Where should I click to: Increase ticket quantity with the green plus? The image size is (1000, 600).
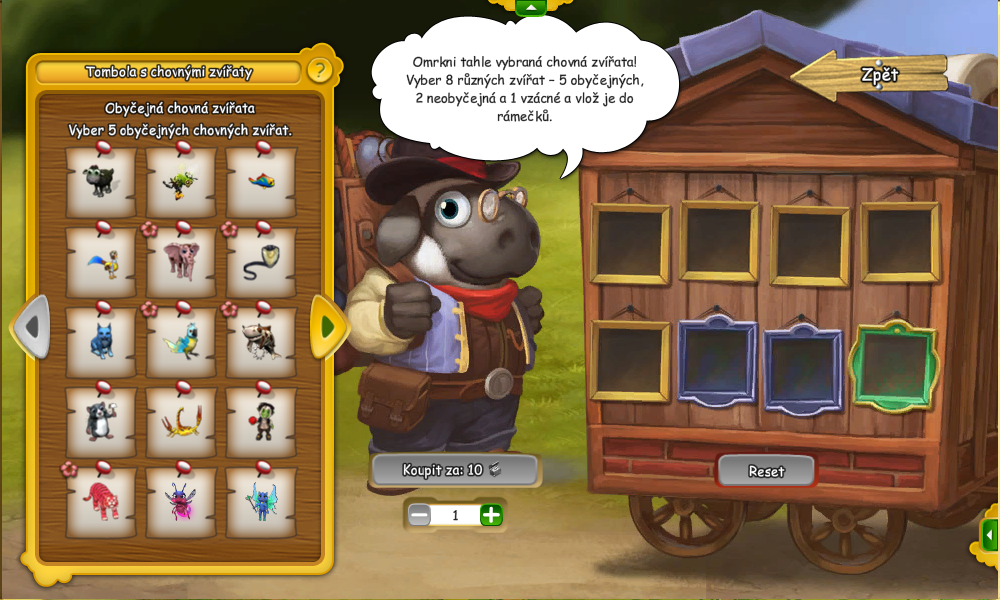(491, 515)
